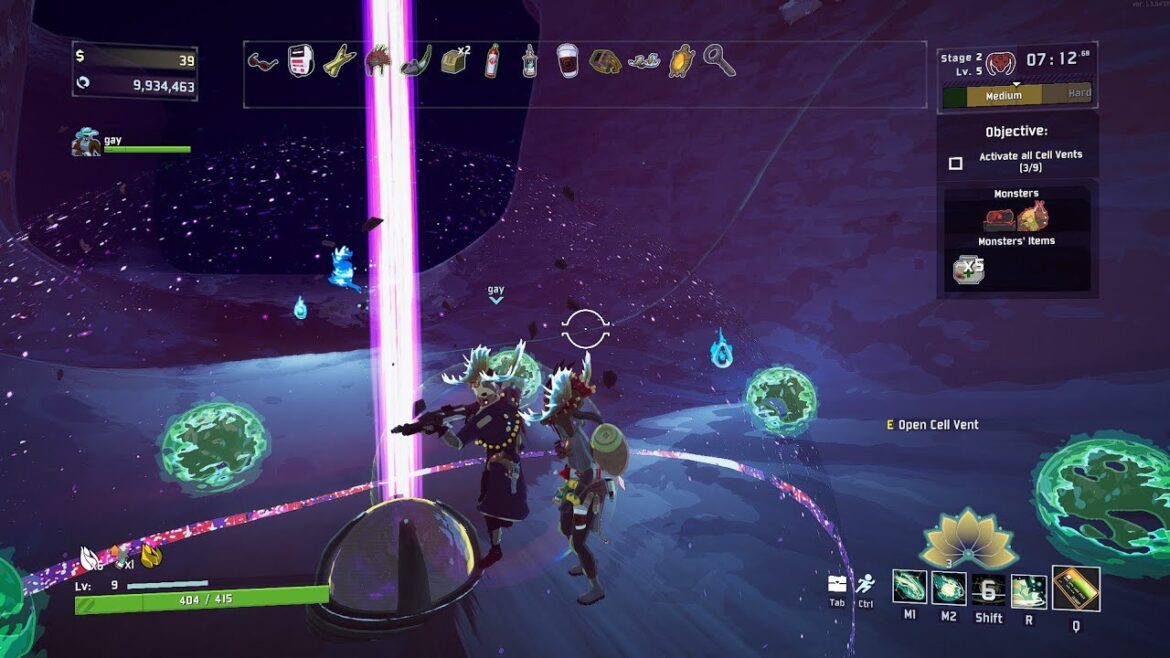Screen dimensions: 1170x658
Task: Activate the M1 primary skill icon
Action: pos(909,588)
